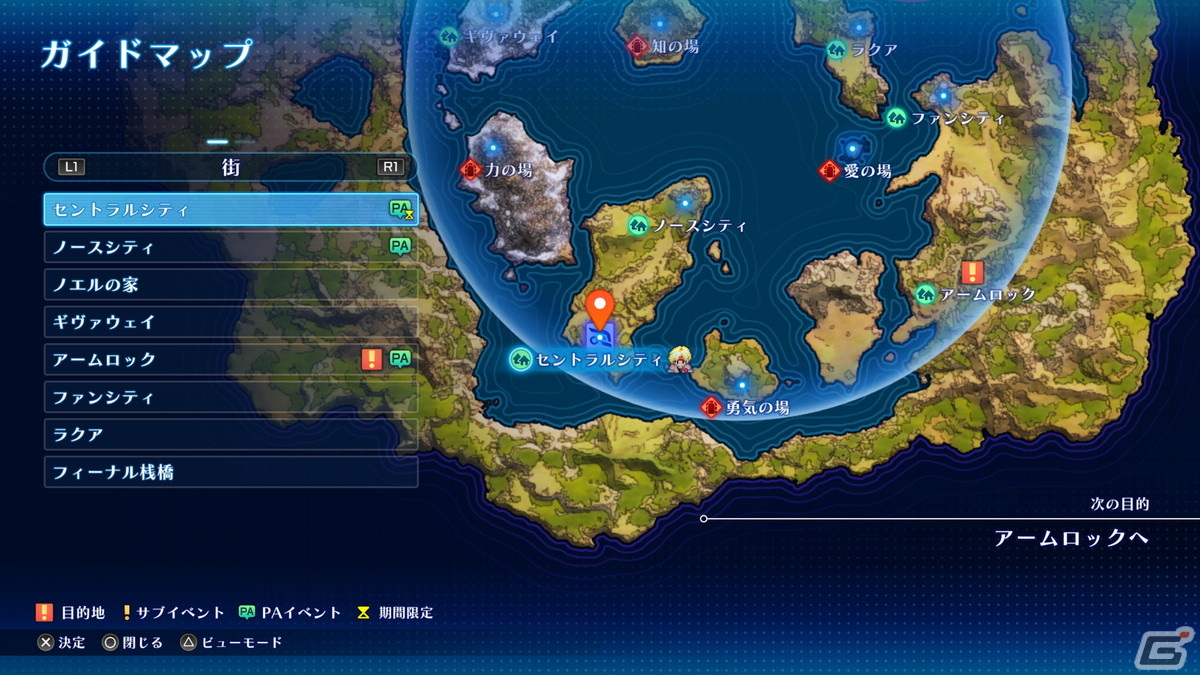The width and height of the screenshot is (1200, 675).
Task: Pick ギヴァウェイ in the town list
Action: 230,322
